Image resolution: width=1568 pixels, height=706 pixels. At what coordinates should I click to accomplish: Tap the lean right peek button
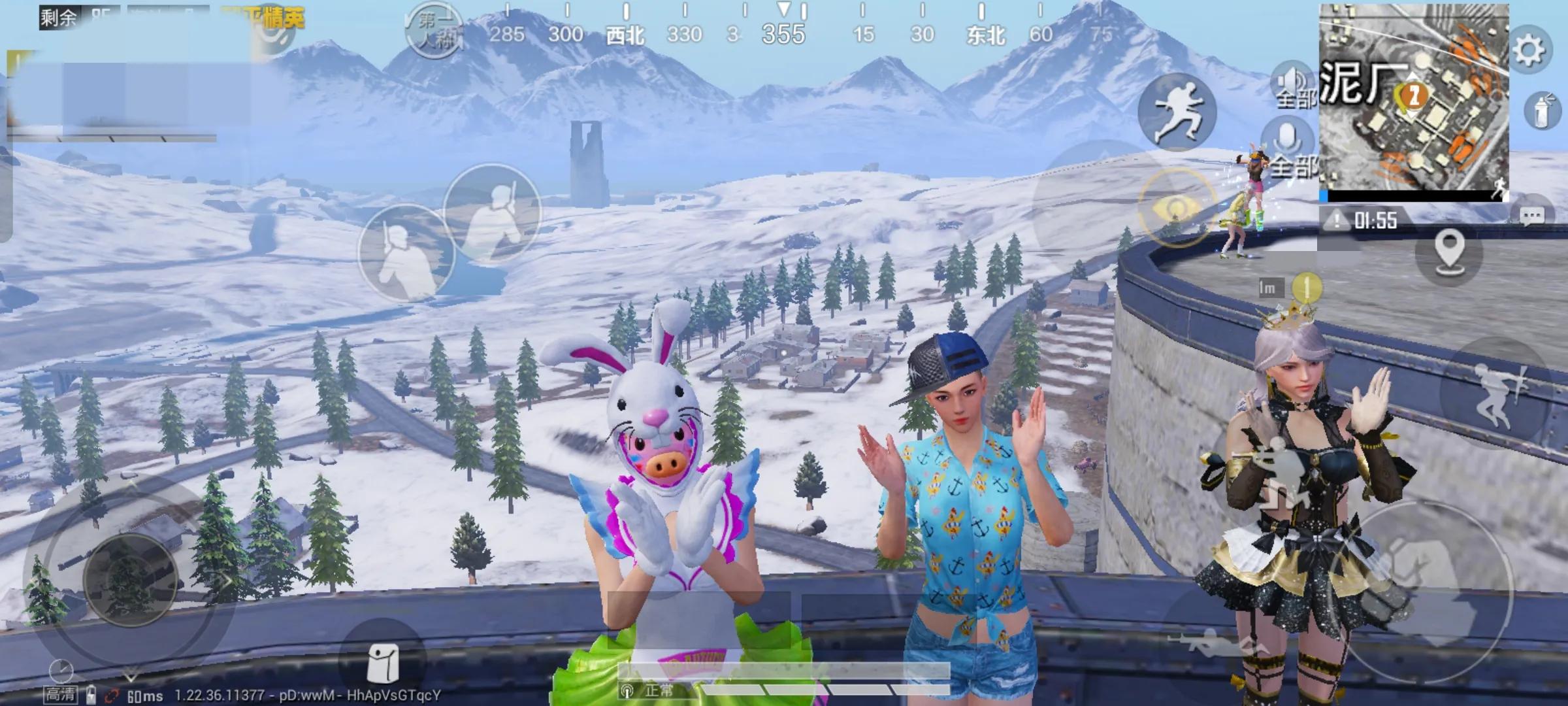(493, 211)
